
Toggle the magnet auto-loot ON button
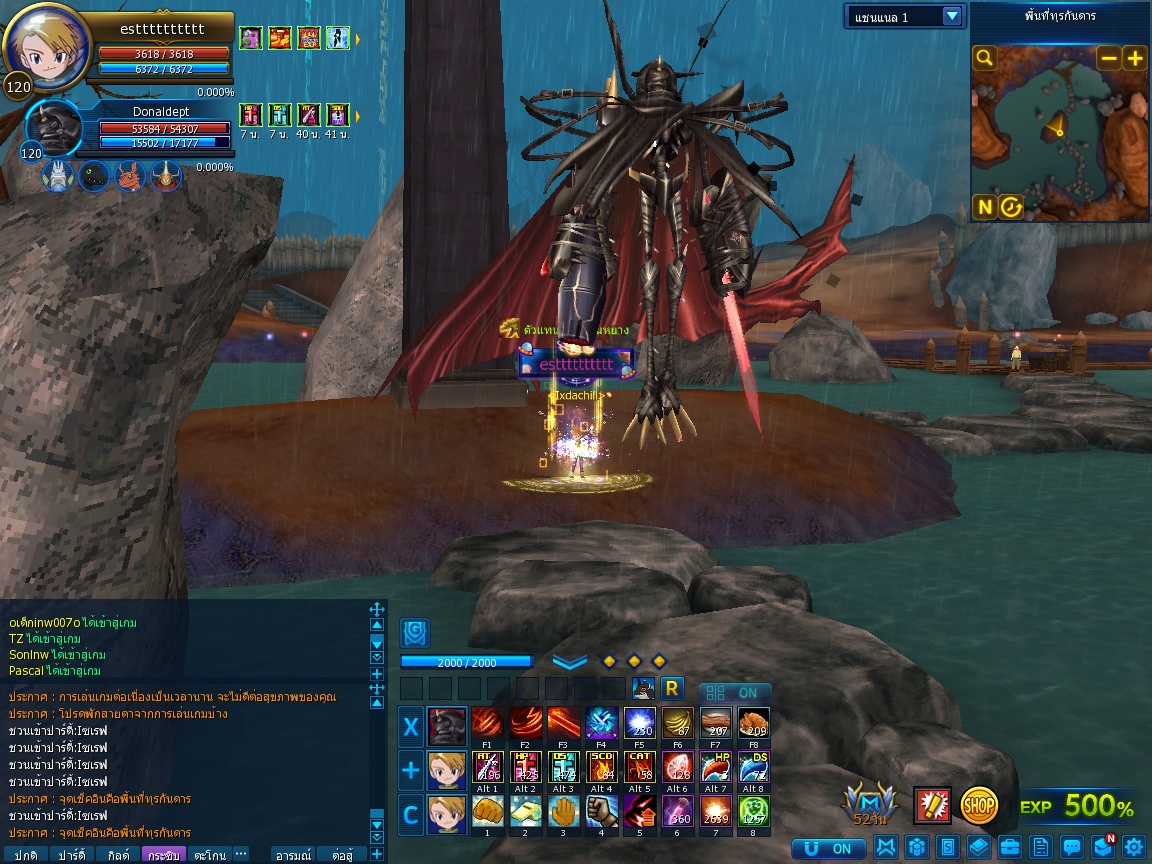pyautogui.click(x=829, y=849)
